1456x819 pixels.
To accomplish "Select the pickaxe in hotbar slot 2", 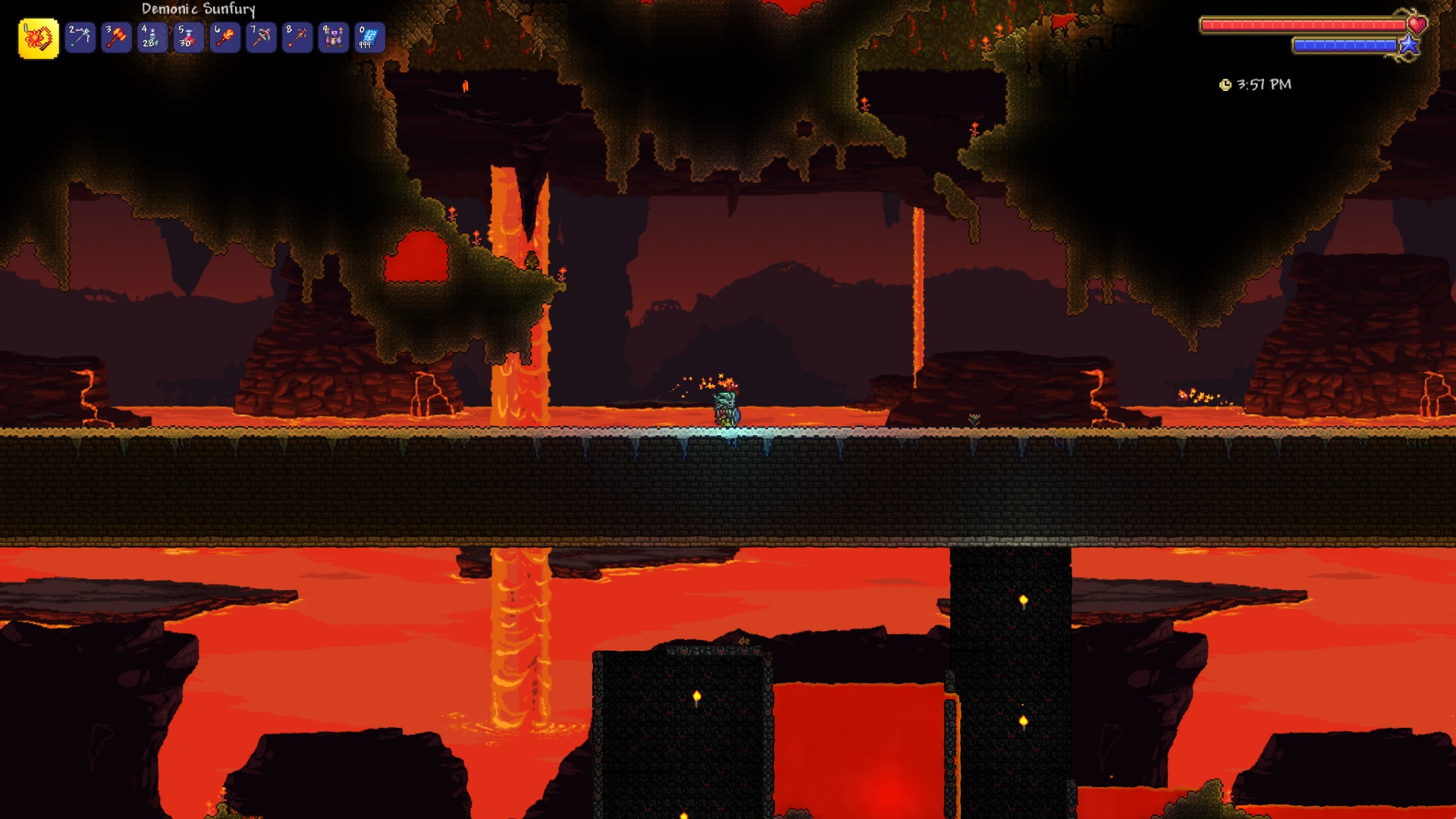I will click(x=80, y=35).
